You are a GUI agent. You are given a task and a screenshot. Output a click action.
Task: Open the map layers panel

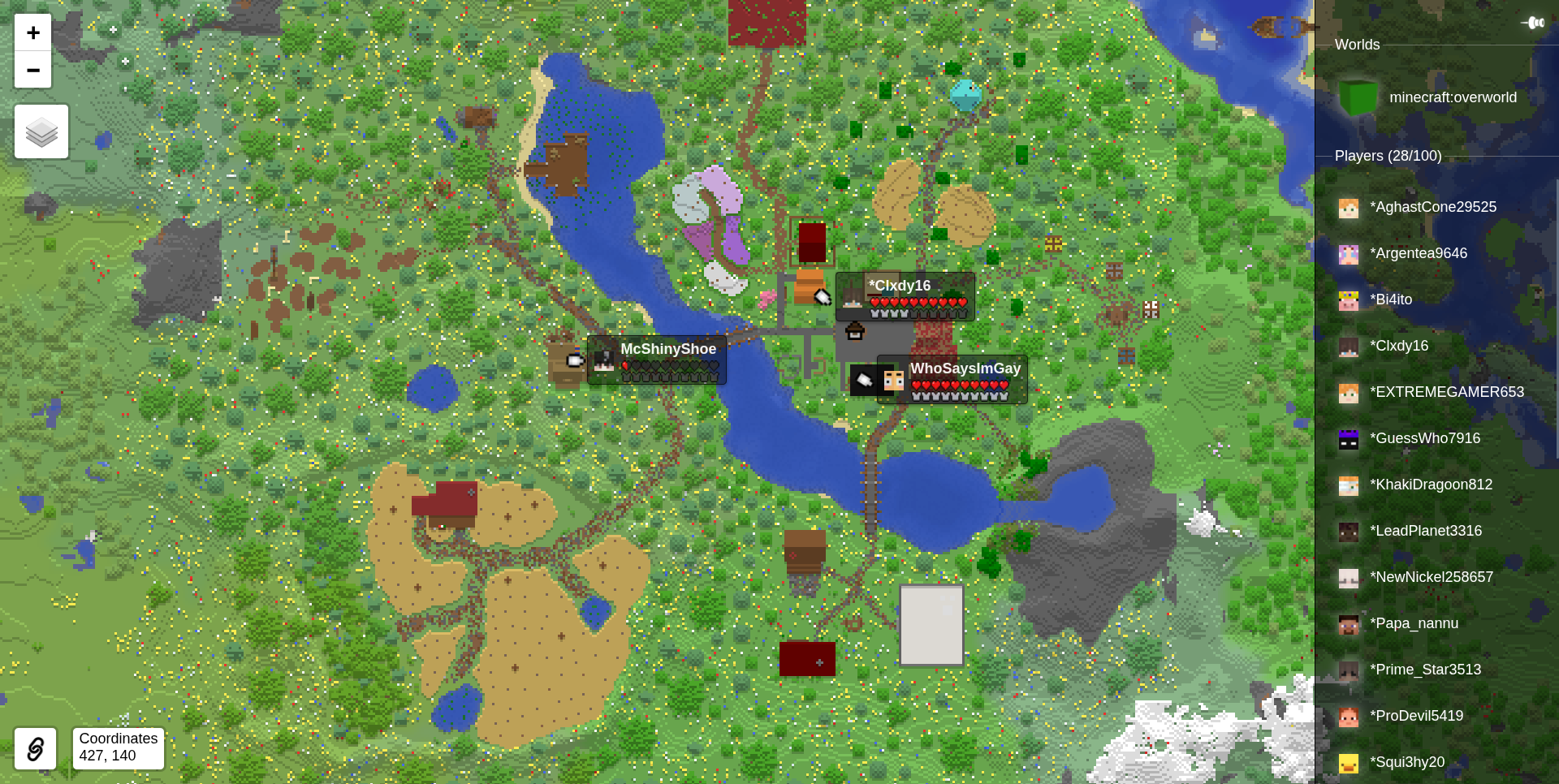point(41,131)
